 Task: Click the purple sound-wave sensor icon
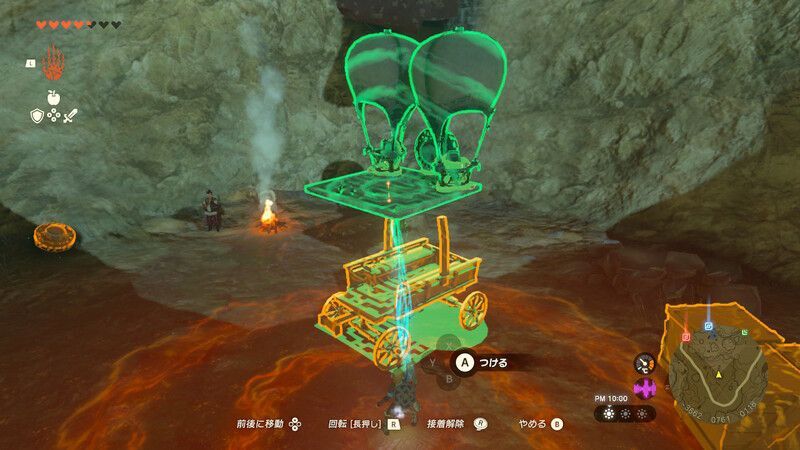point(644,388)
